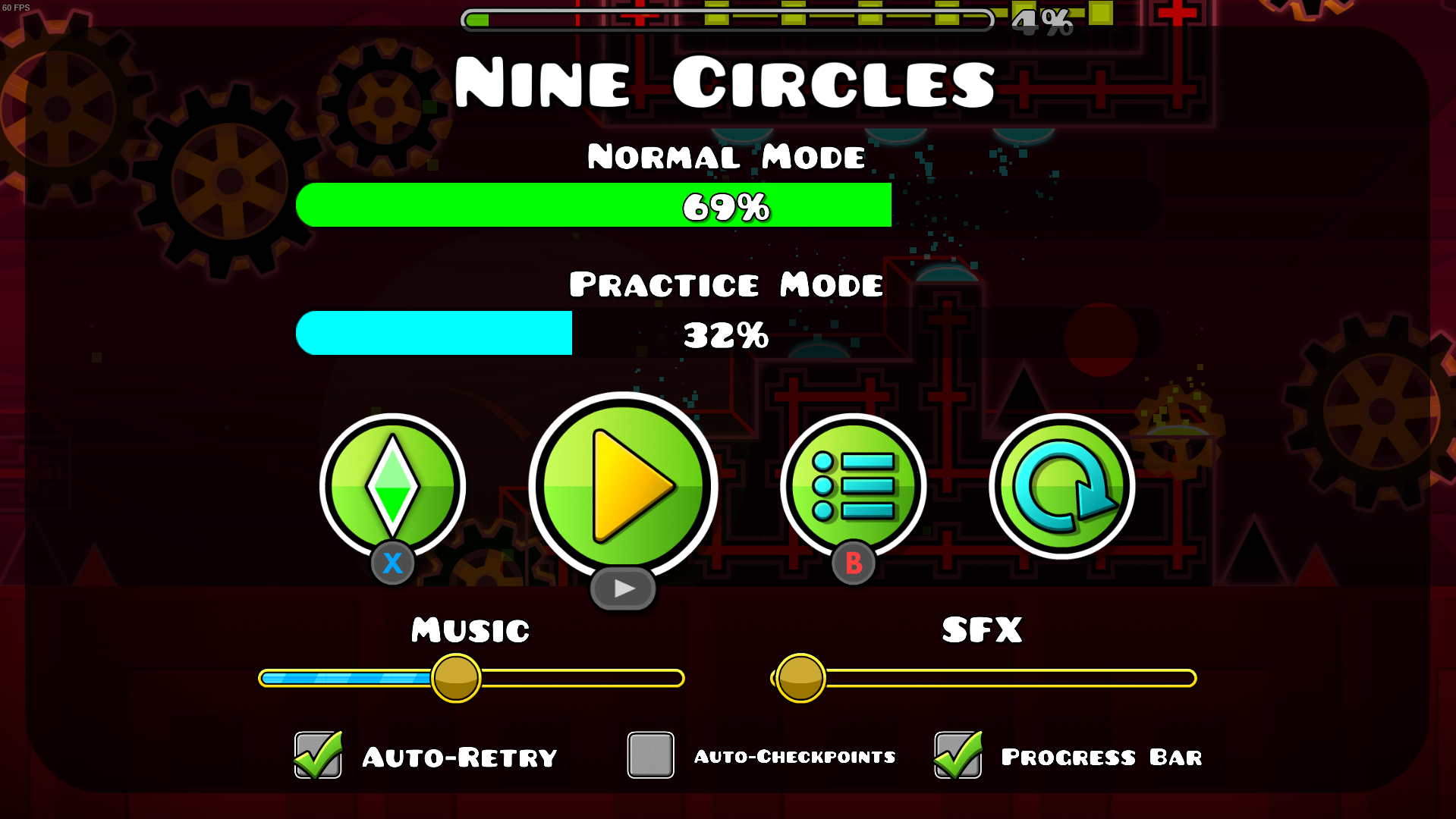Click the Music volume slider knob

[x=456, y=679]
